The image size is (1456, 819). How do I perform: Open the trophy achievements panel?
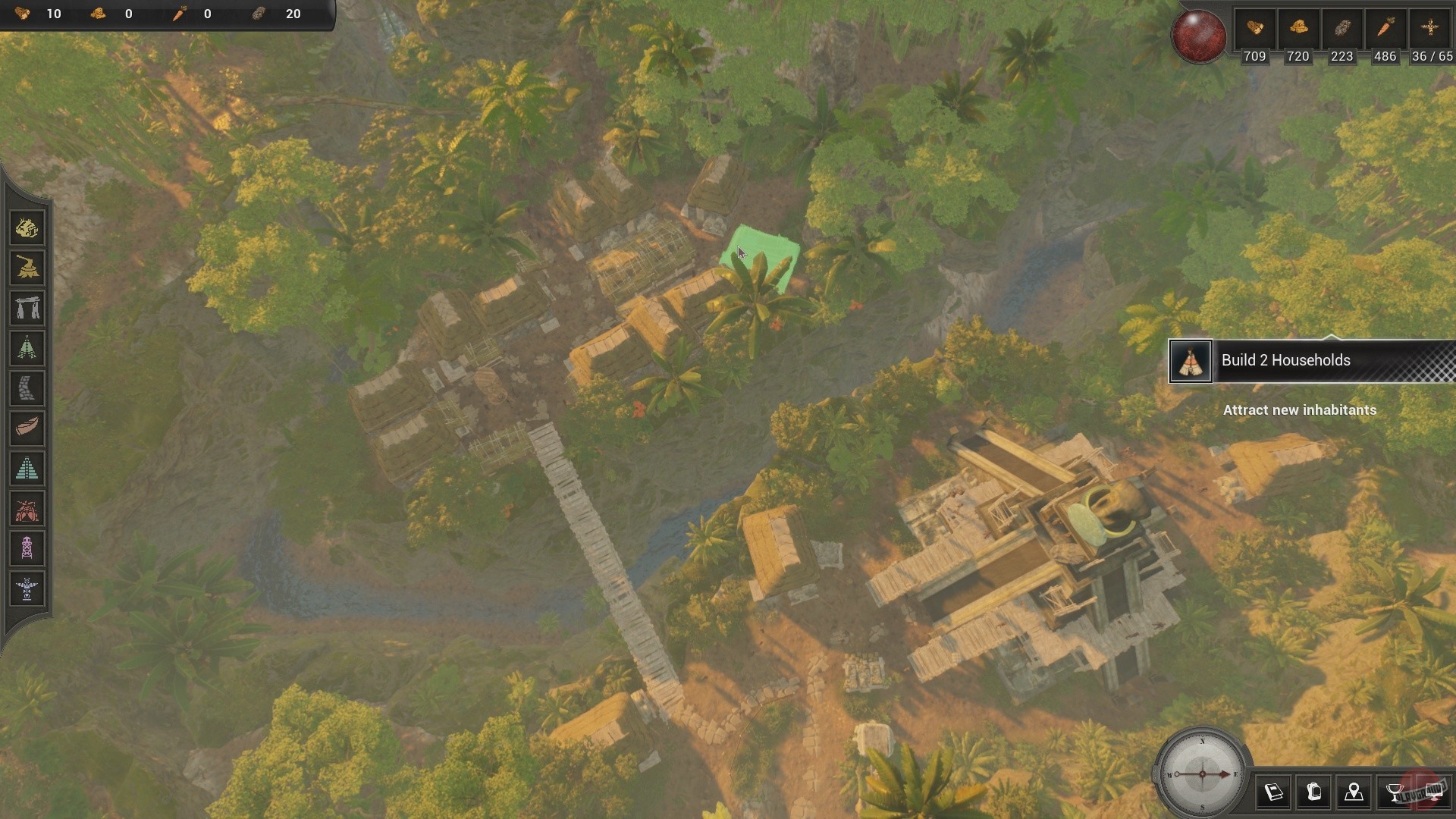click(x=1395, y=793)
